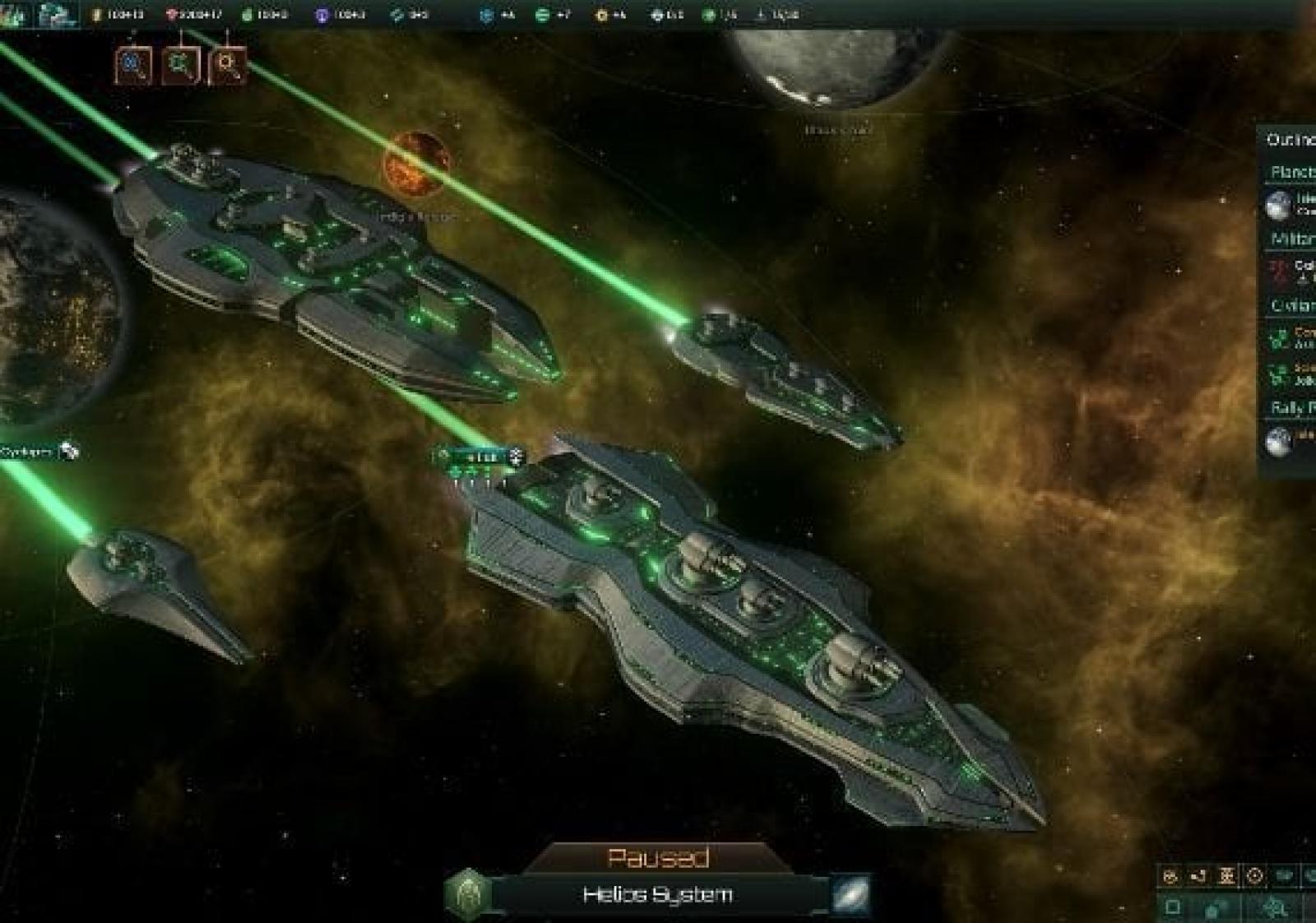Select the Helios System name bar
This screenshot has width=1316, height=923.
pos(657,895)
